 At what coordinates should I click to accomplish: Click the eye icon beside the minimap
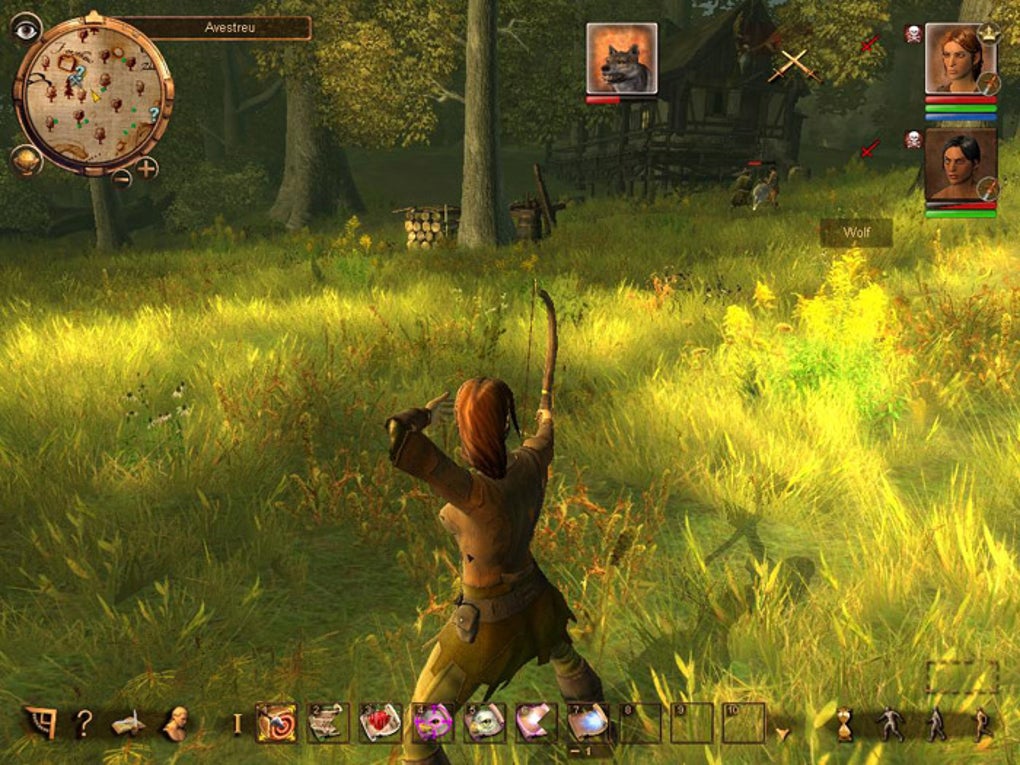pos(26,29)
